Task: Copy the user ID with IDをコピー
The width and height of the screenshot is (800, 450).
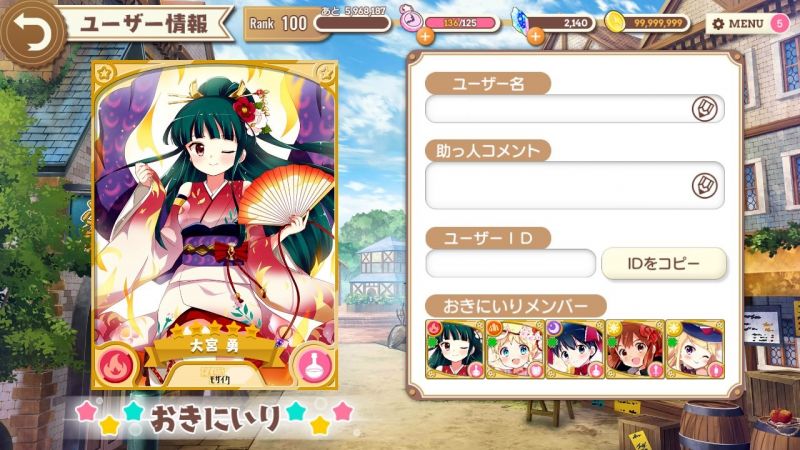Action: point(663,264)
